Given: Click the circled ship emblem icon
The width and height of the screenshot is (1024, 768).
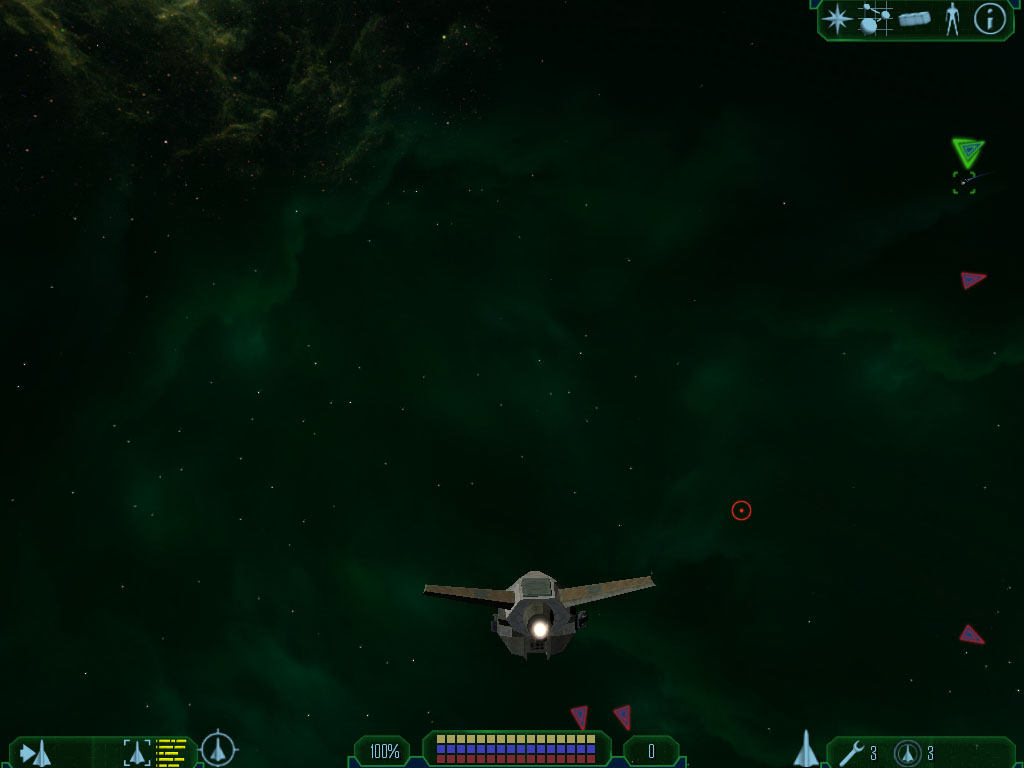Looking at the screenshot, I should pyautogui.click(x=908, y=752).
